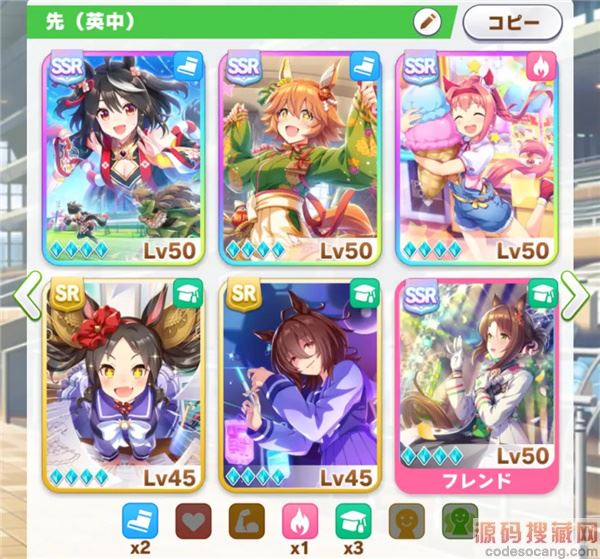Edit the deck name with pencil icon

427,21
